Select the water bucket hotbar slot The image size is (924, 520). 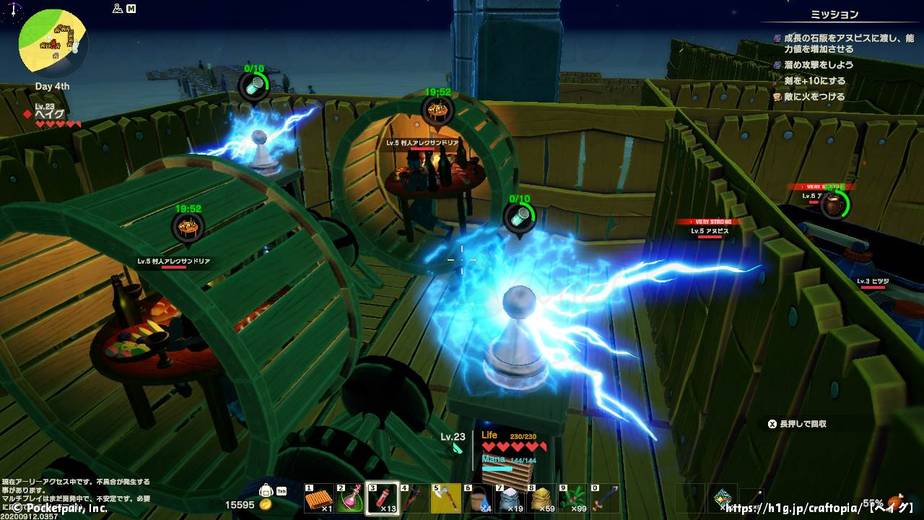(x=477, y=498)
